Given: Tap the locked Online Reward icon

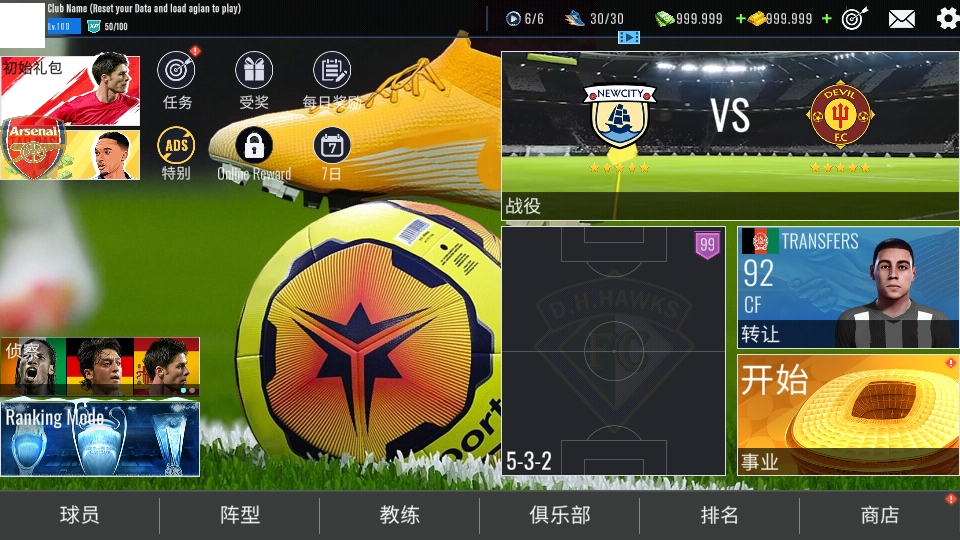Looking at the screenshot, I should [x=254, y=146].
